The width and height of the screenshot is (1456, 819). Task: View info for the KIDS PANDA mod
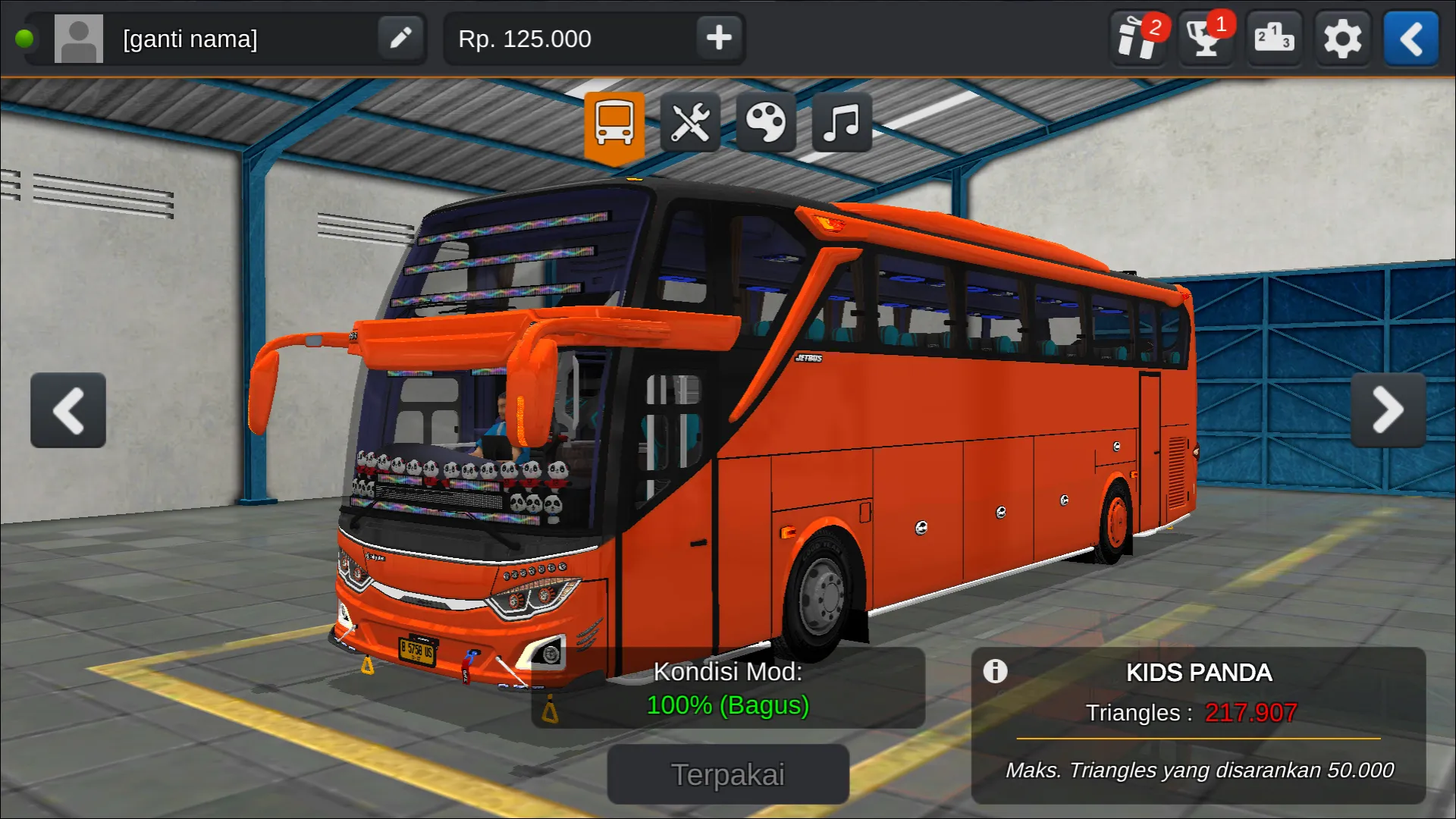click(995, 671)
